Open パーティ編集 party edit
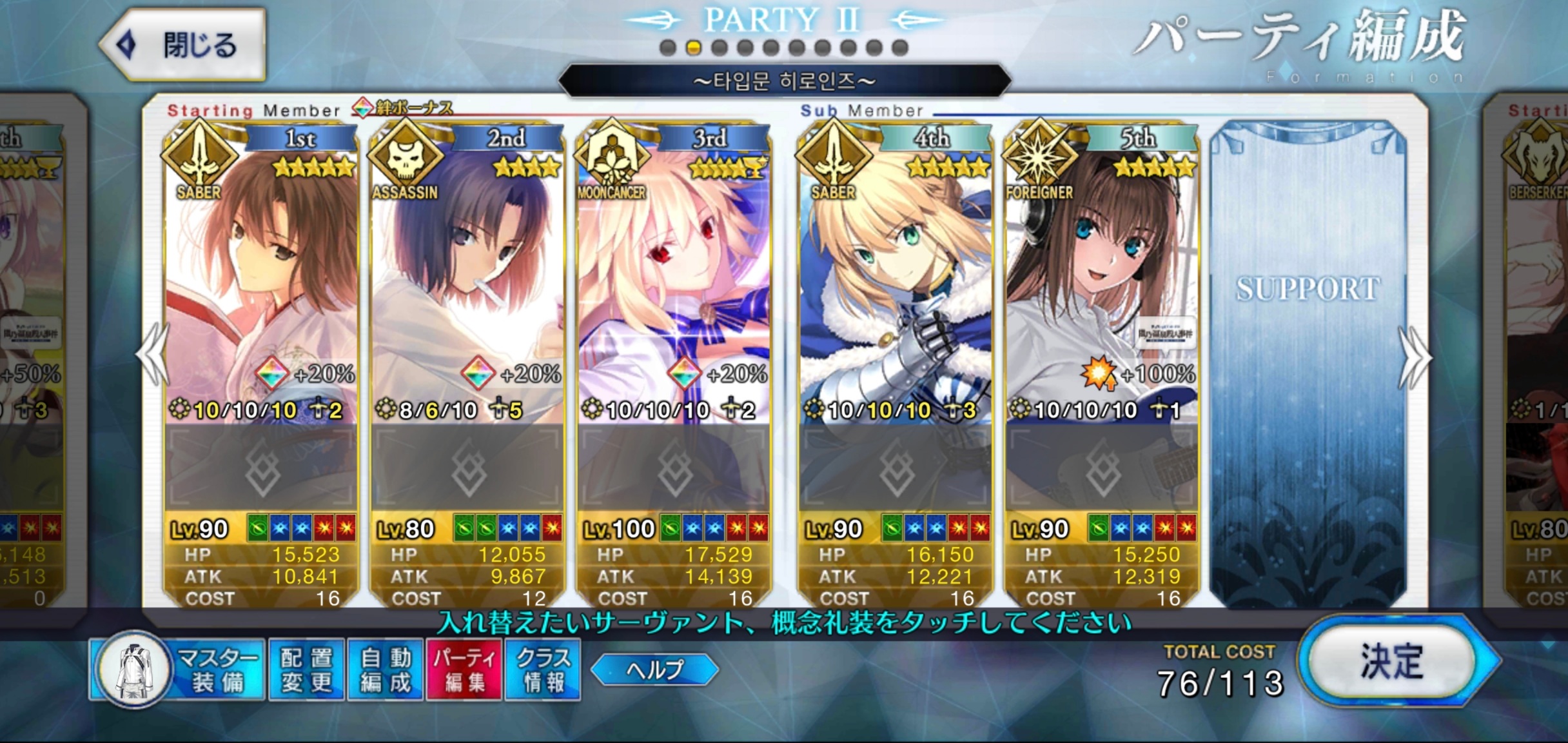 464,670
